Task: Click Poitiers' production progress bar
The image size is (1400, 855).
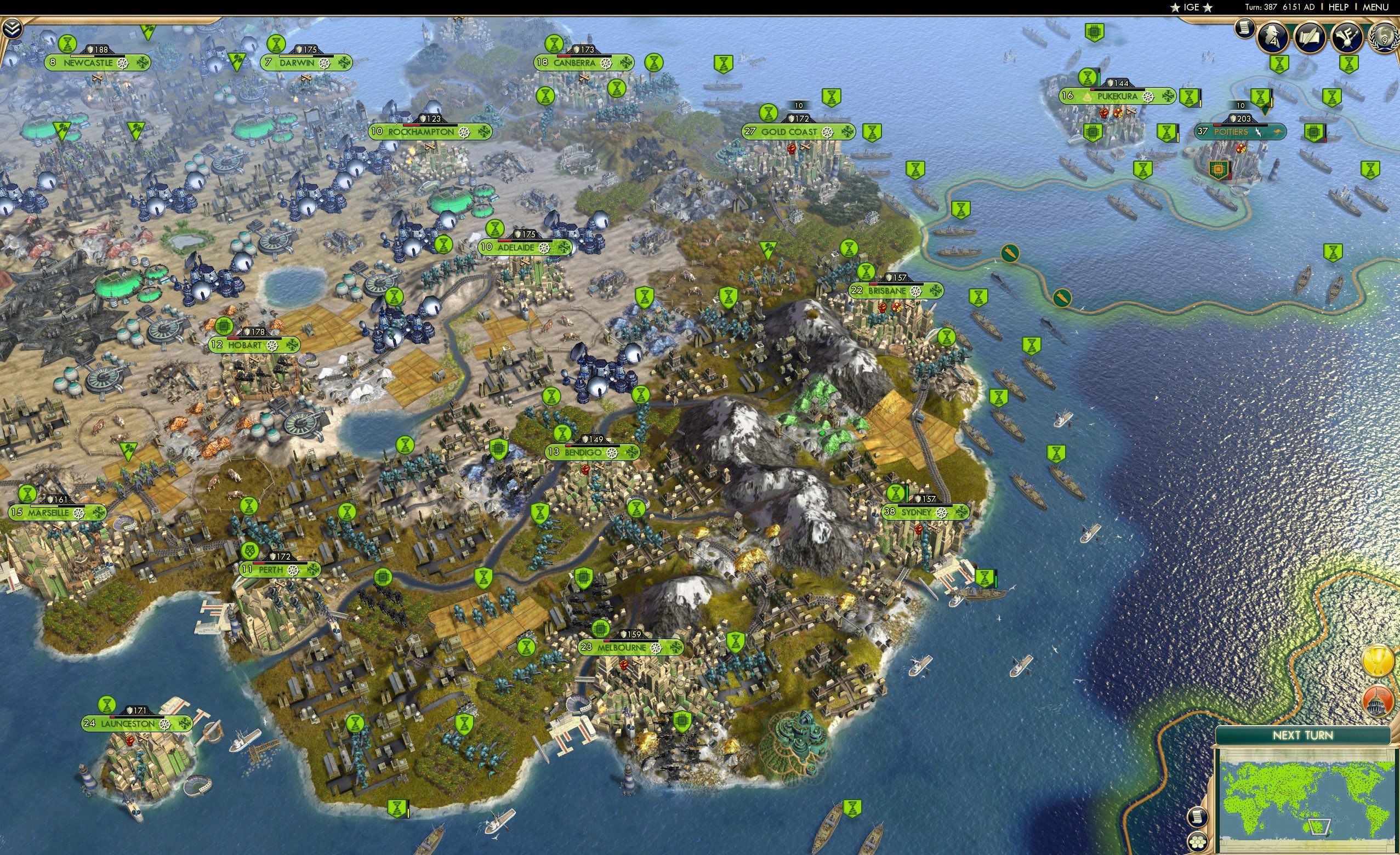Action: [1240, 126]
